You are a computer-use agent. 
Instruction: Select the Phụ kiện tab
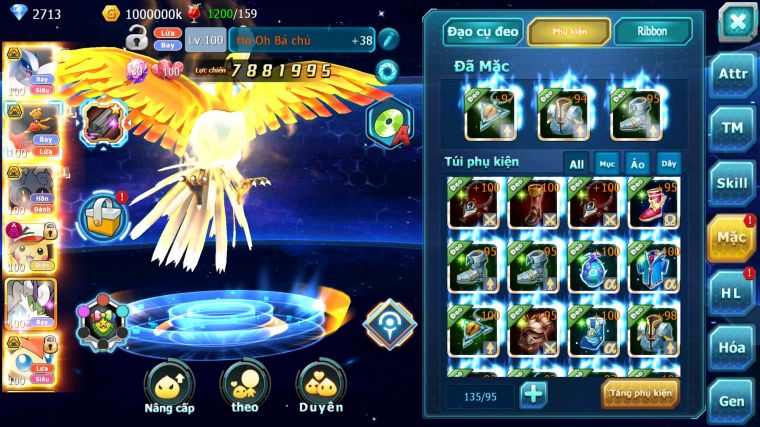pyautogui.click(x=569, y=32)
